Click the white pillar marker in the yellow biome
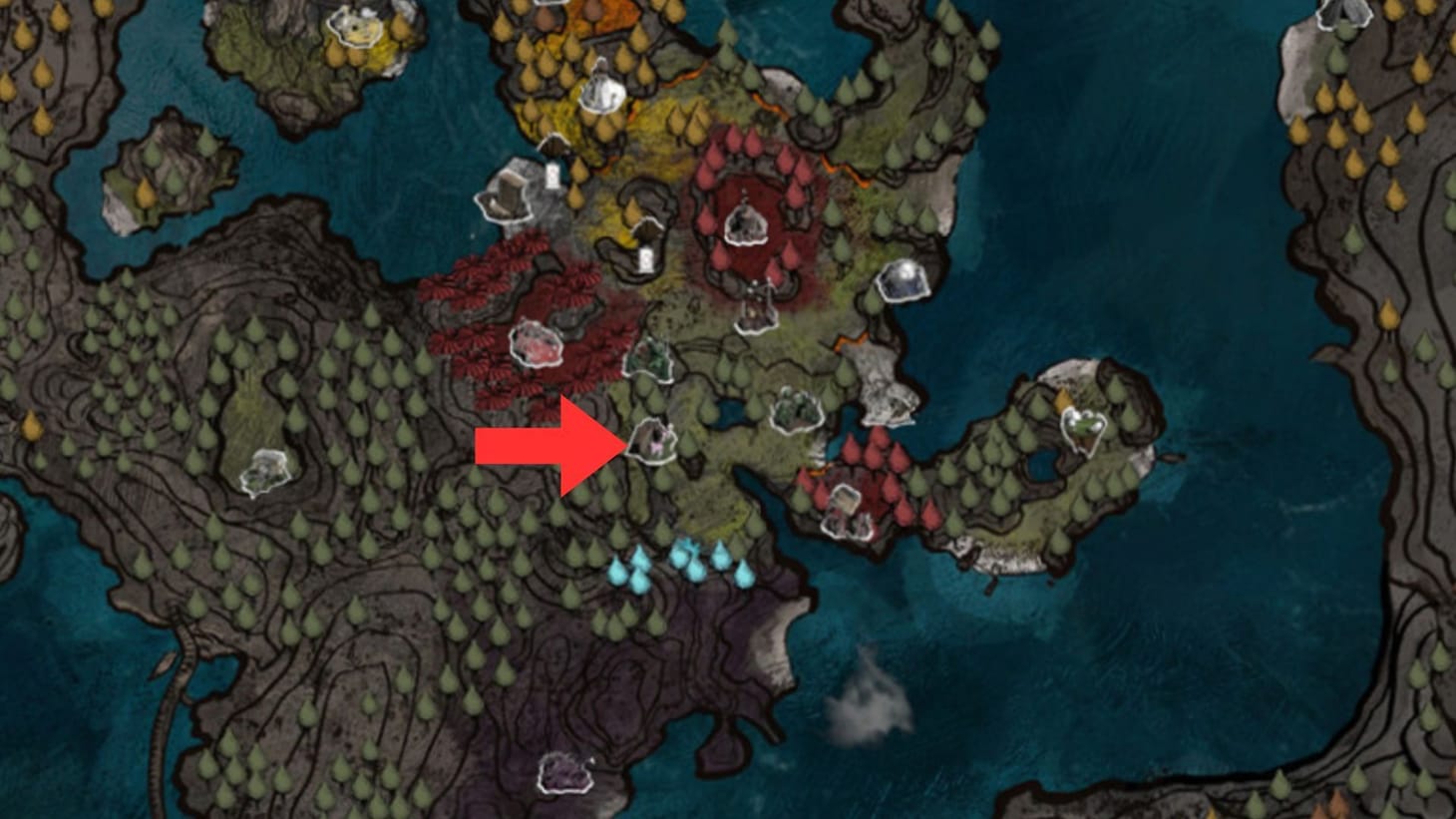This screenshot has width=1456, height=819. click(x=551, y=174)
